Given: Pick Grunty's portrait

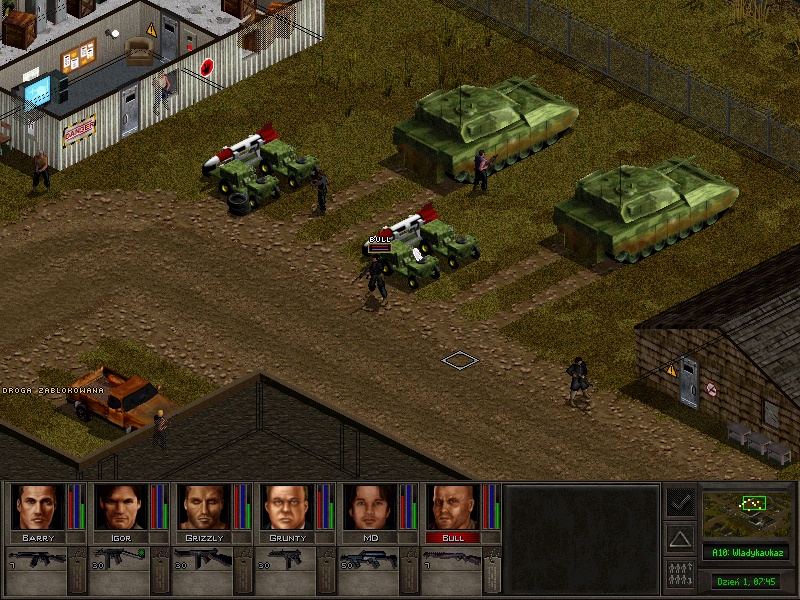Looking at the screenshot, I should [x=286, y=507].
